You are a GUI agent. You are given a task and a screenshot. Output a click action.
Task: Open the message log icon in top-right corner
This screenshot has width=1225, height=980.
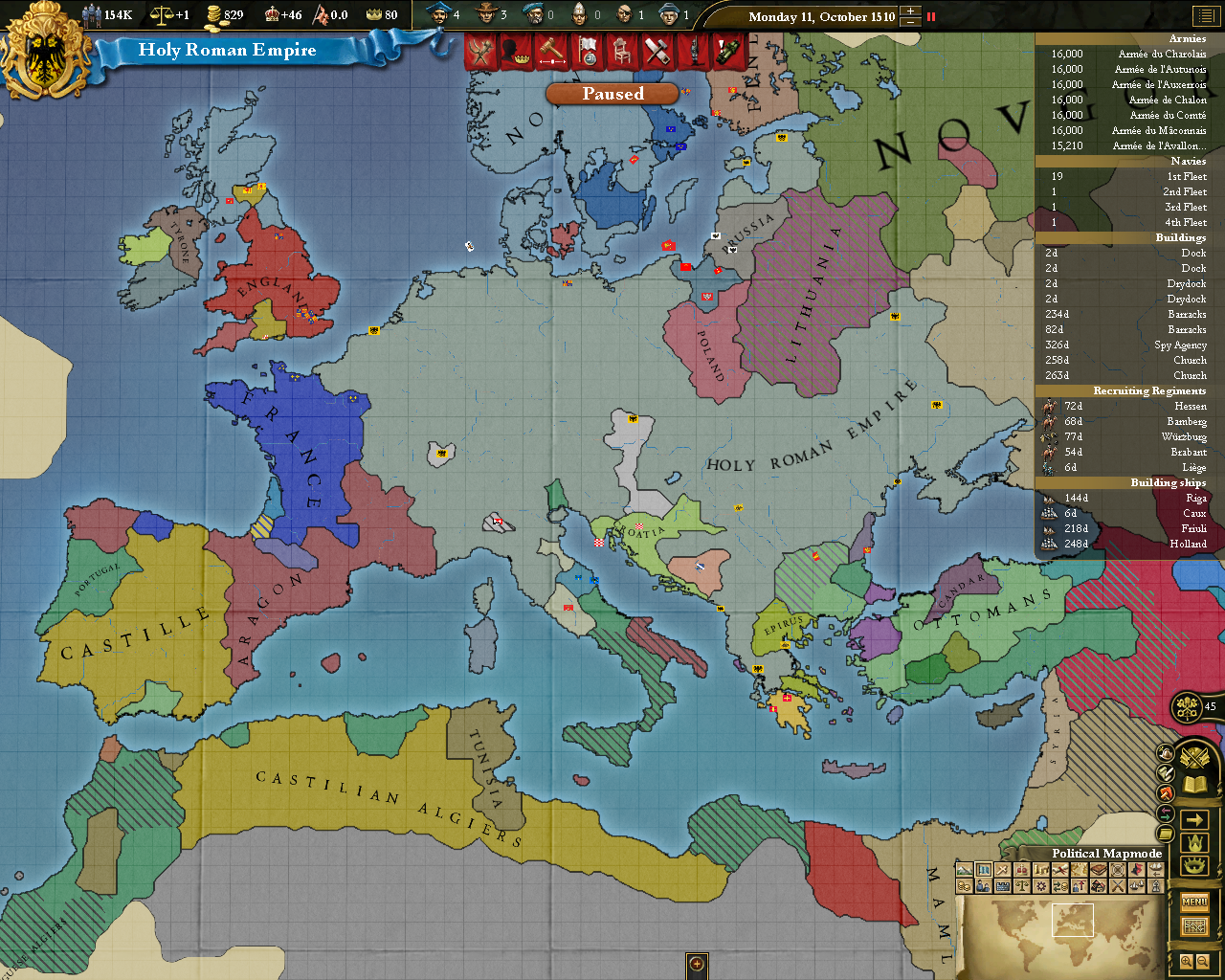pos(1208,15)
